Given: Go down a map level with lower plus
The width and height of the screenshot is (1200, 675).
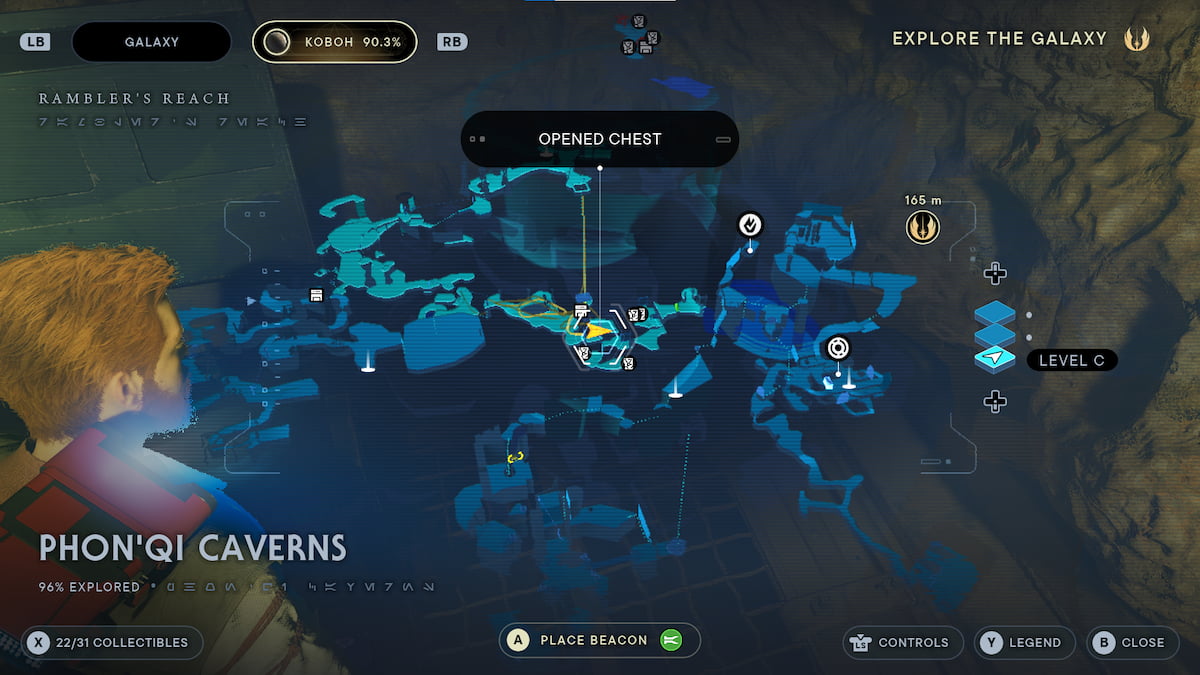Looking at the screenshot, I should click(x=994, y=401).
